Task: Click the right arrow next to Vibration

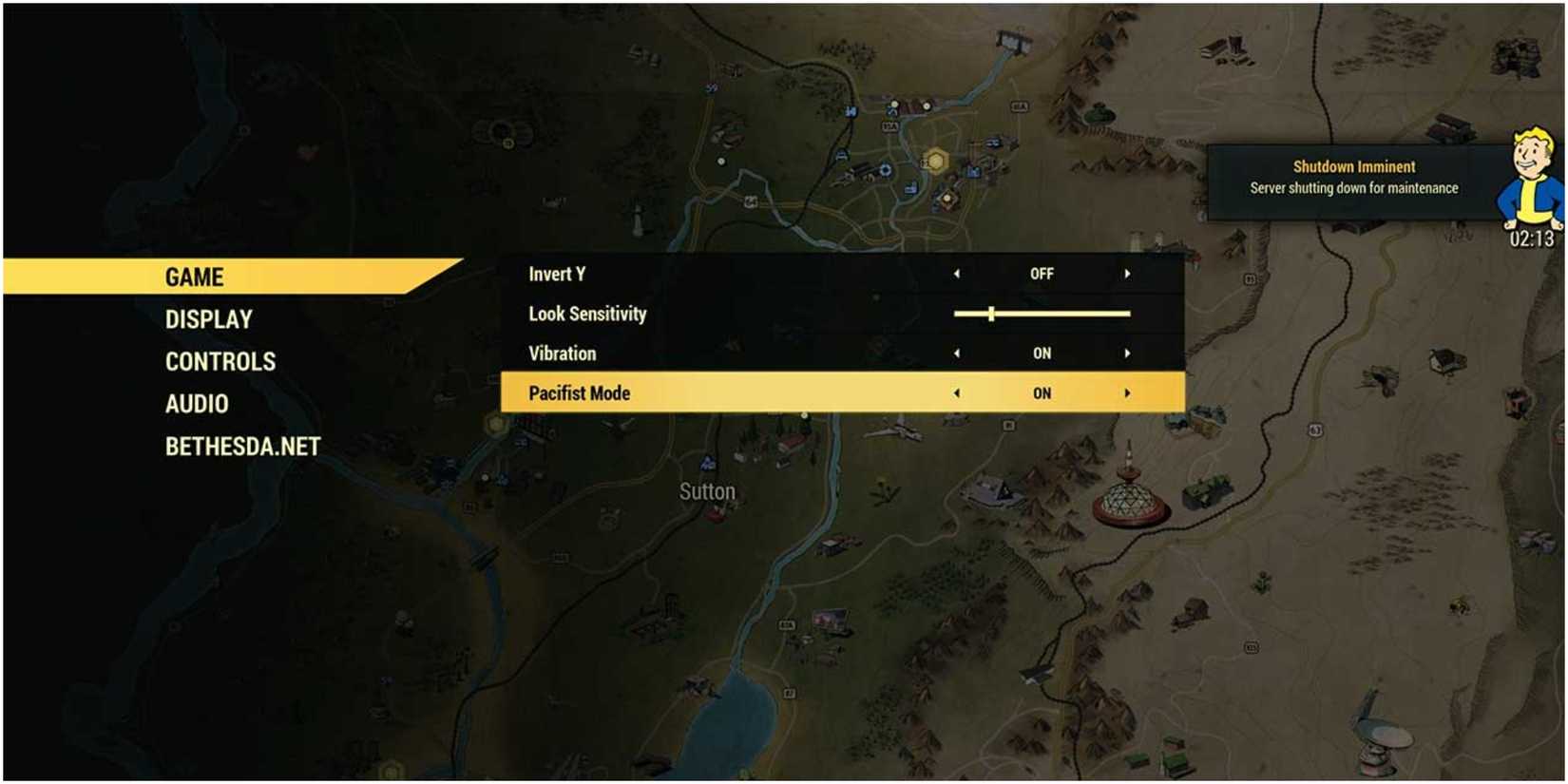Action: (x=1128, y=353)
